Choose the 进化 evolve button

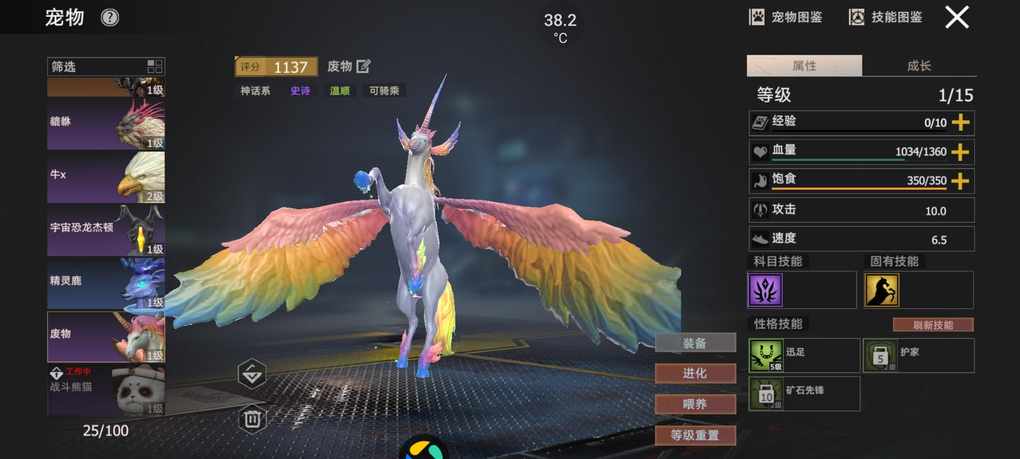695,373
